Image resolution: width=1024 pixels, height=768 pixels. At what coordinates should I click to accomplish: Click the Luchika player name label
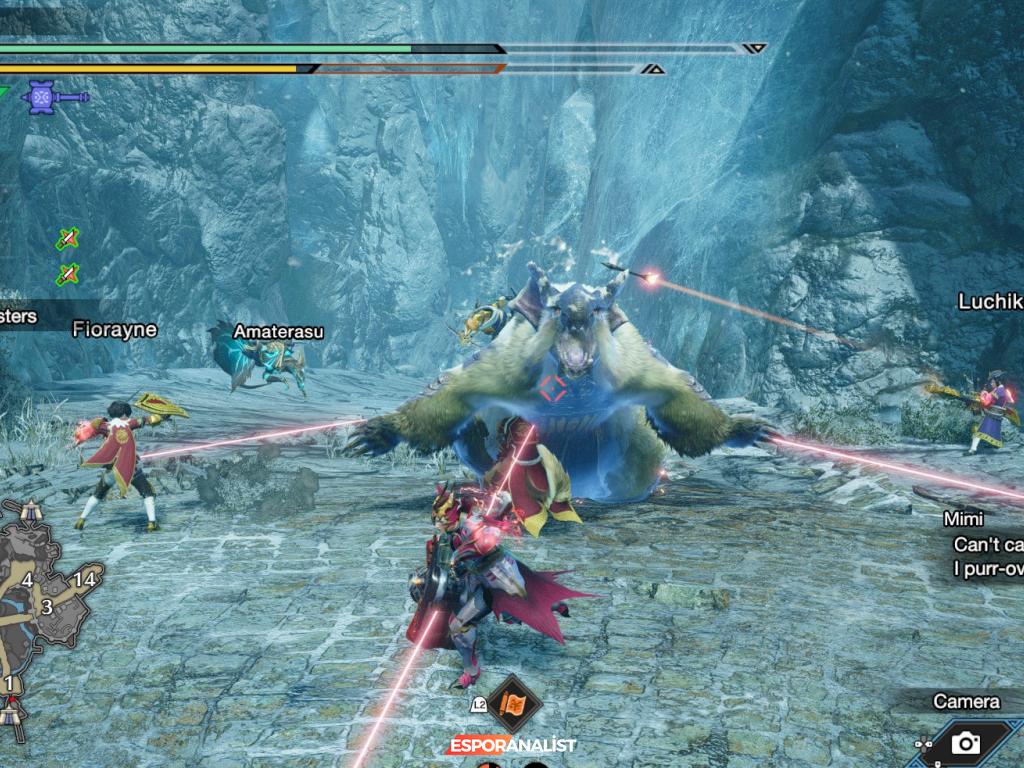tap(990, 301)
